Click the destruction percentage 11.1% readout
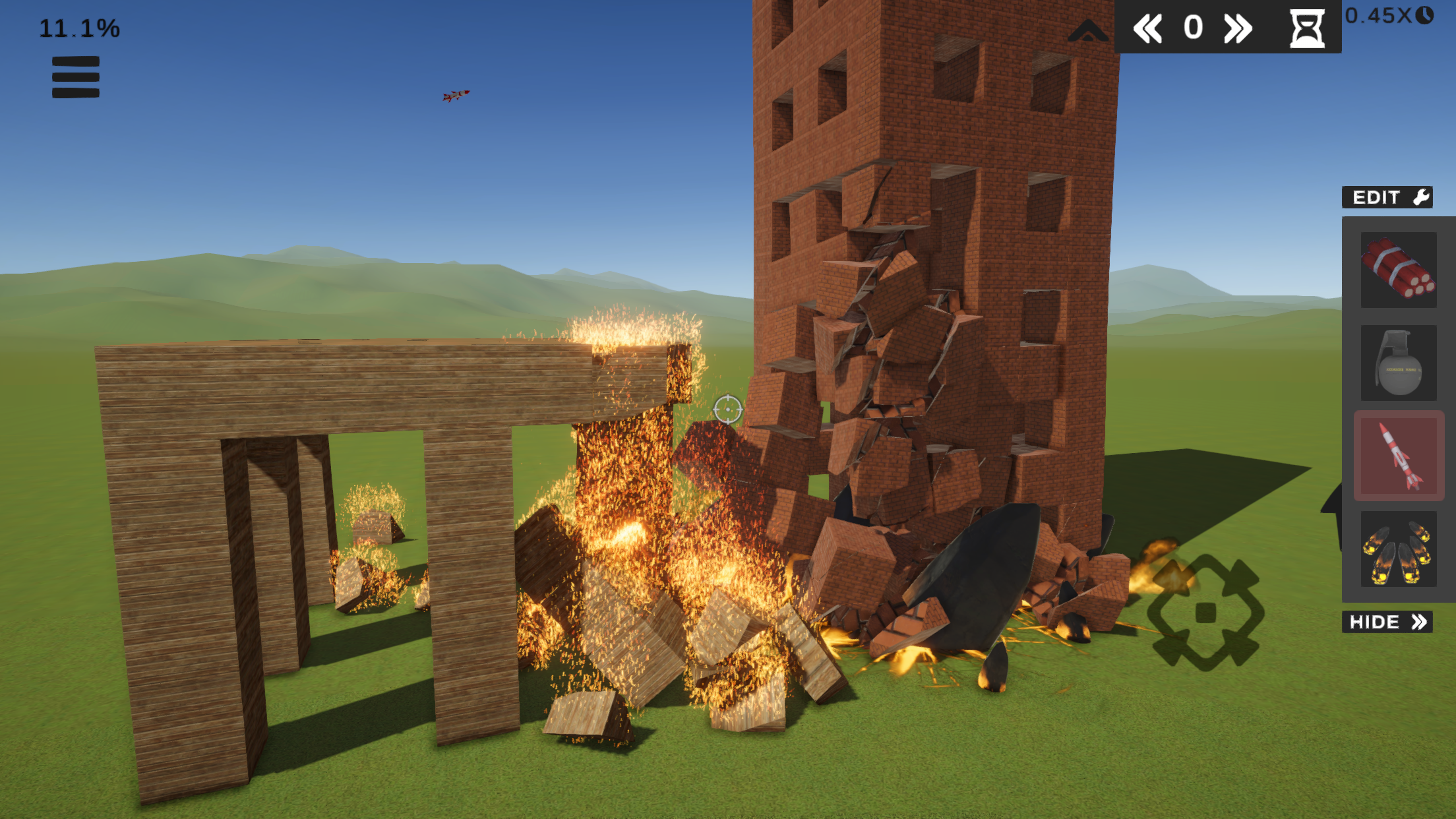1456x819 pixels. click(78, 27)
